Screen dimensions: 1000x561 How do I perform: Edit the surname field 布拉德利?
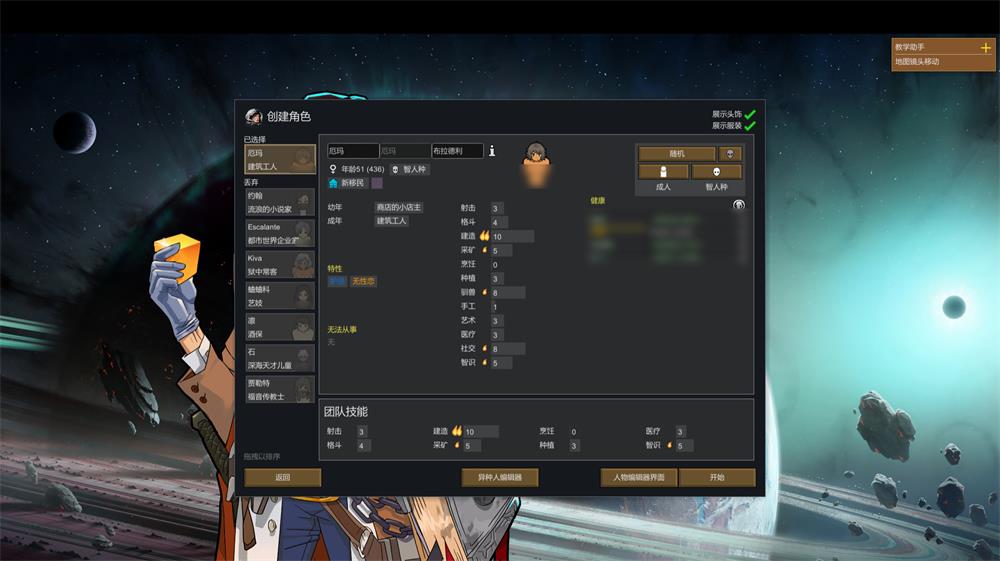(457, 151)
